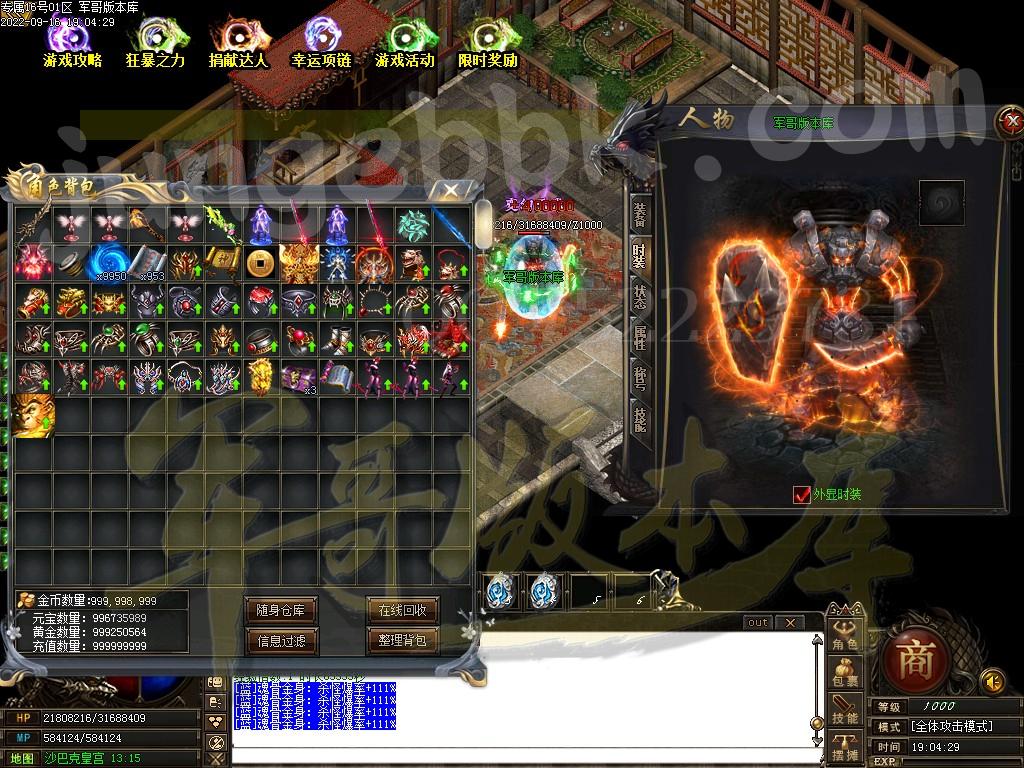Viewport: 1024px width, 768px height.
Task: Open the 包裹 bag menu button
Action: click(844, 673)
